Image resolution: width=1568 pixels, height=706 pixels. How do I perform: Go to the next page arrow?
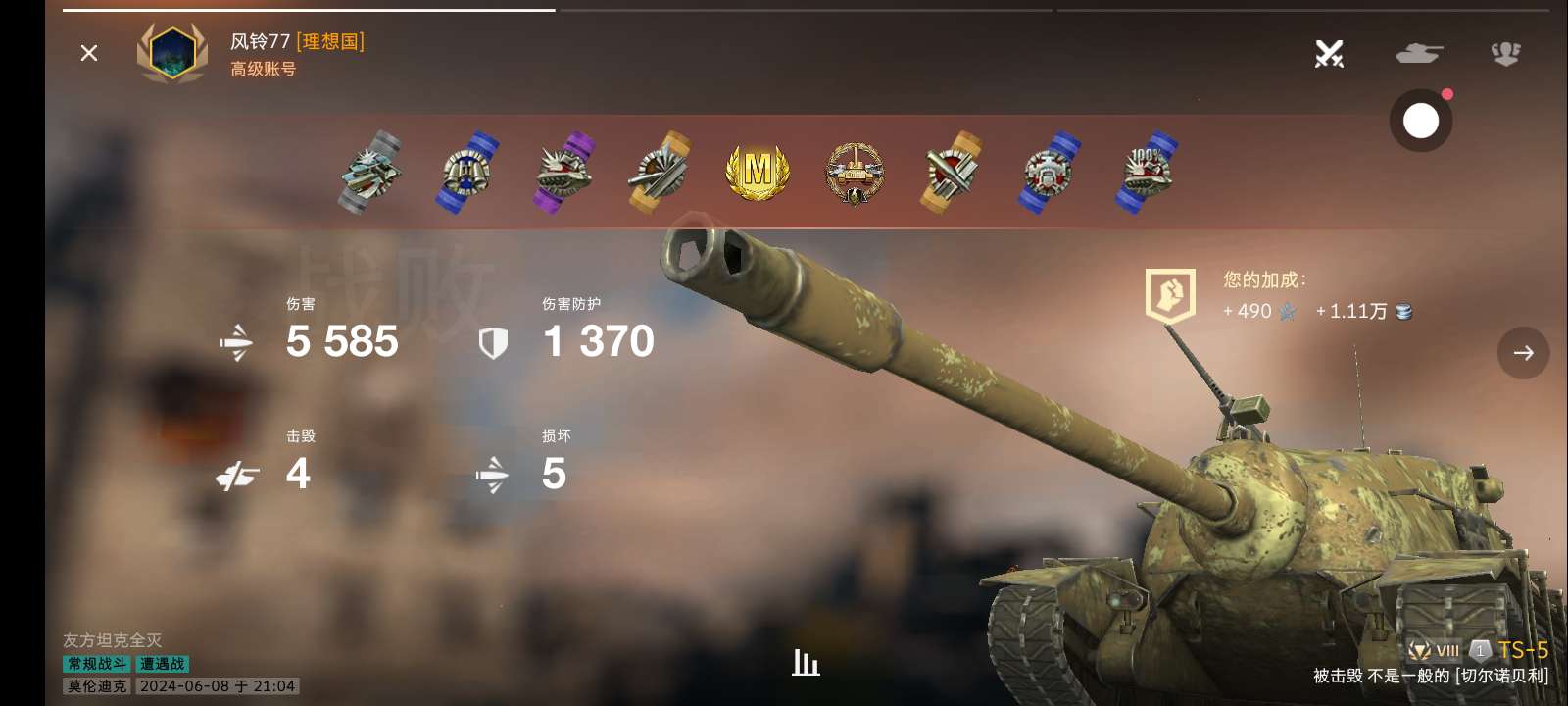[x=1523, y=353]
